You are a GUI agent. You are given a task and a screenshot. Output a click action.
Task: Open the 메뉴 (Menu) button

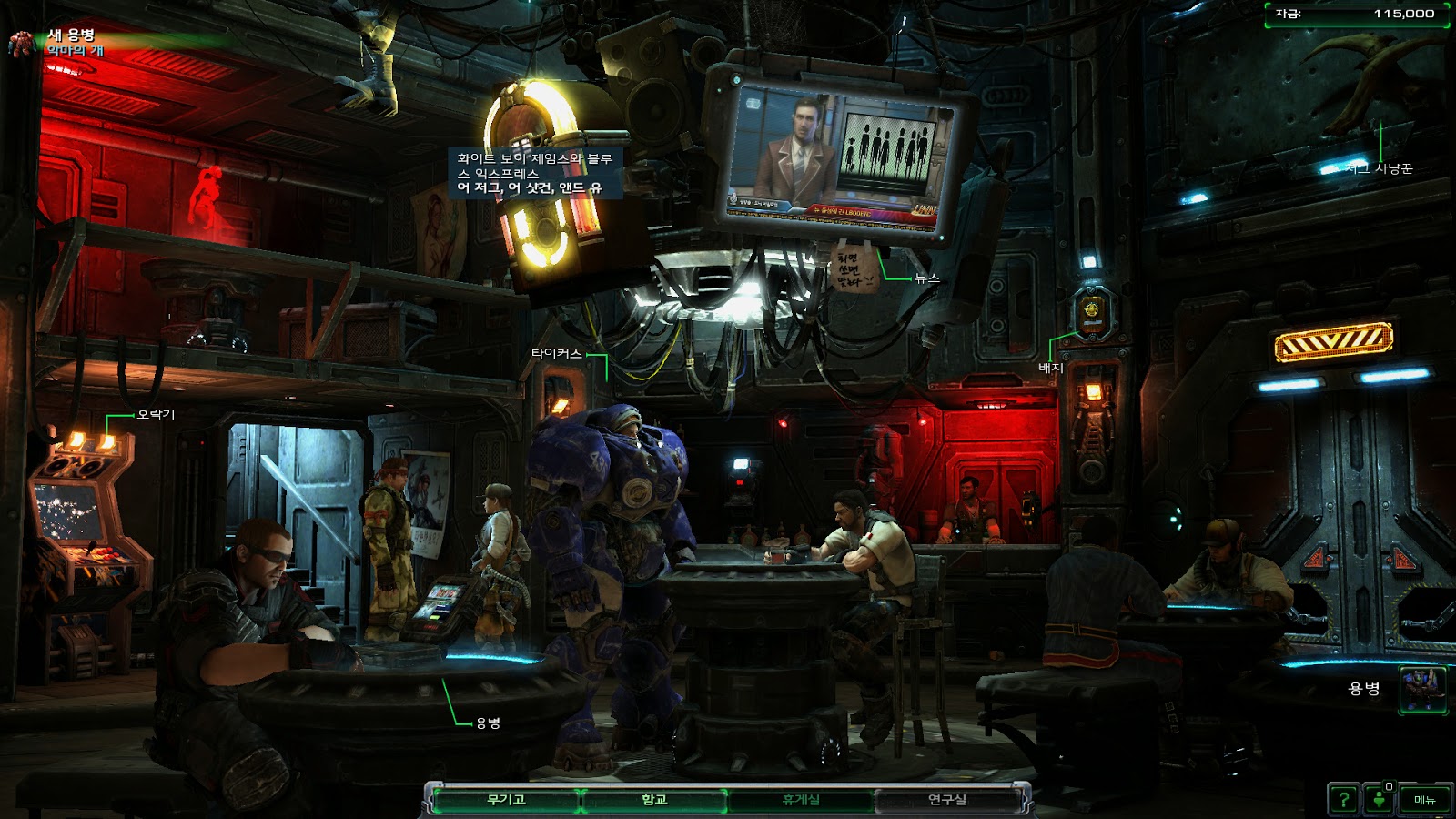click(x=1424, y=800)
